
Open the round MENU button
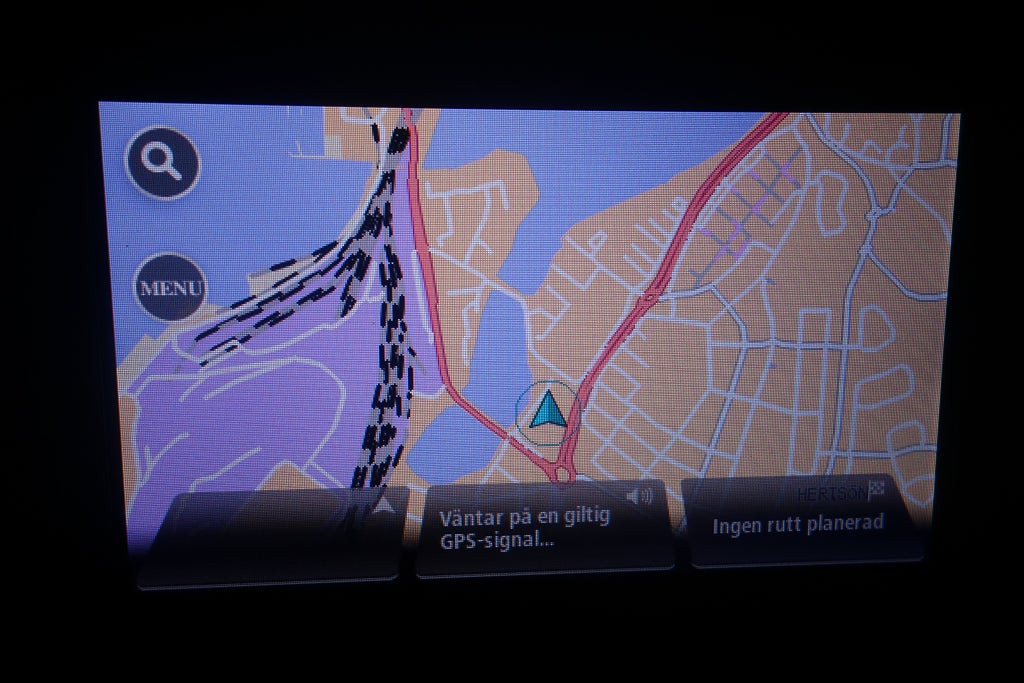tap(170, 288)
